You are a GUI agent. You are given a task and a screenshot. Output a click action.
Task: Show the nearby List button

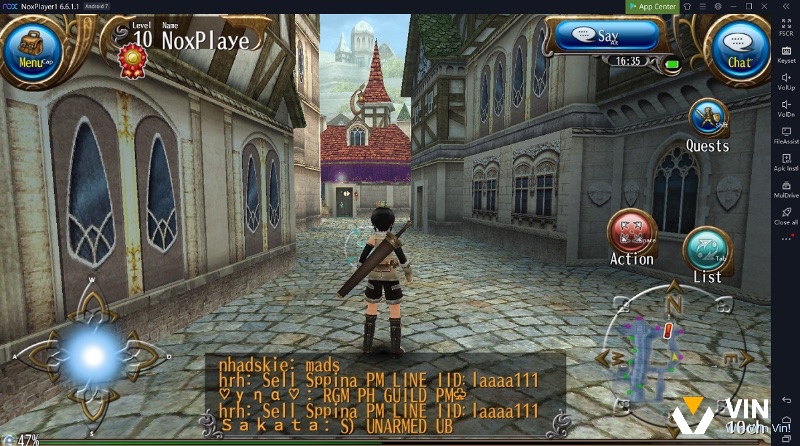[x=707, y=252]
